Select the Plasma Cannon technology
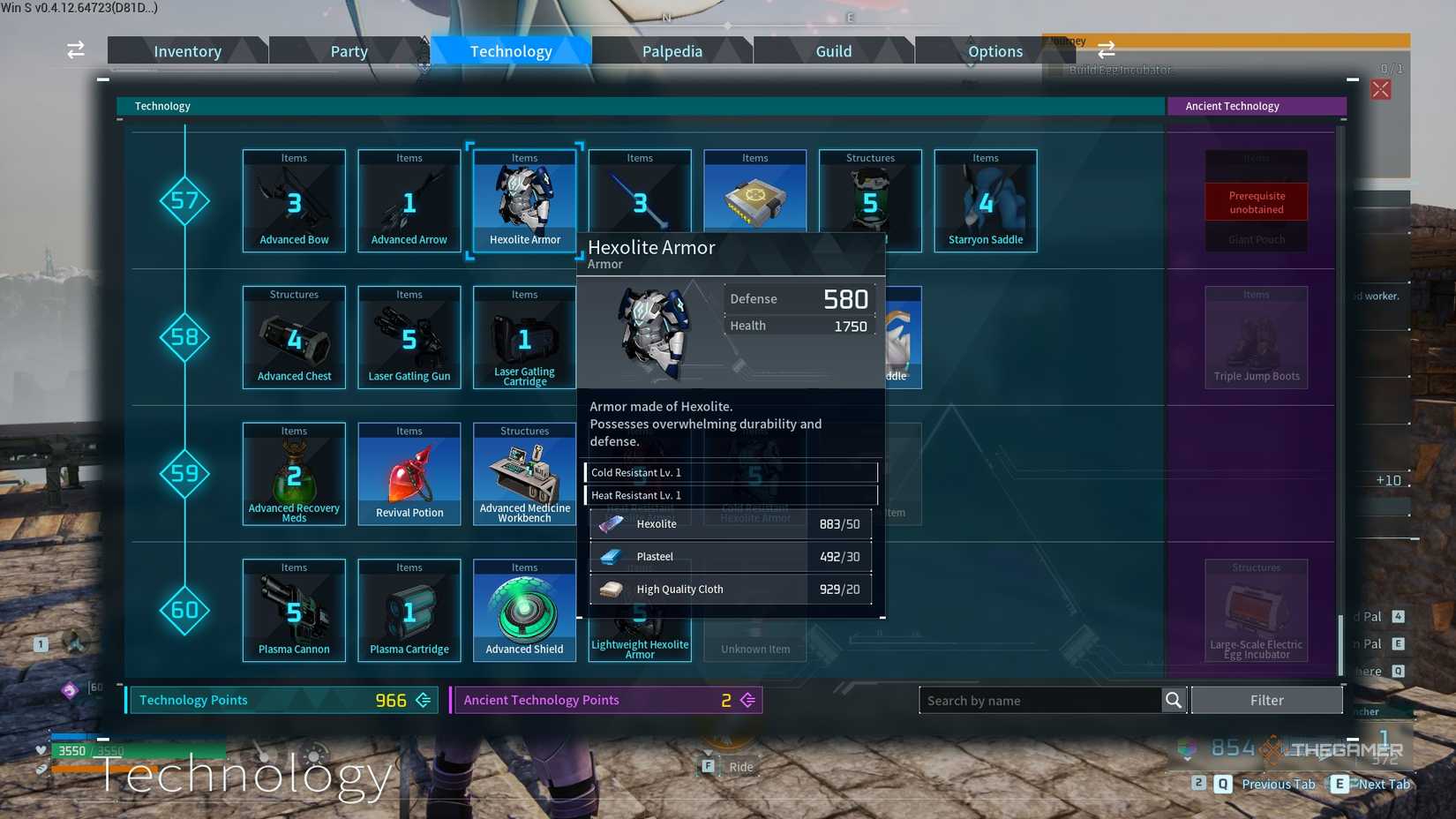1456x819 pixels. point(293,609)
